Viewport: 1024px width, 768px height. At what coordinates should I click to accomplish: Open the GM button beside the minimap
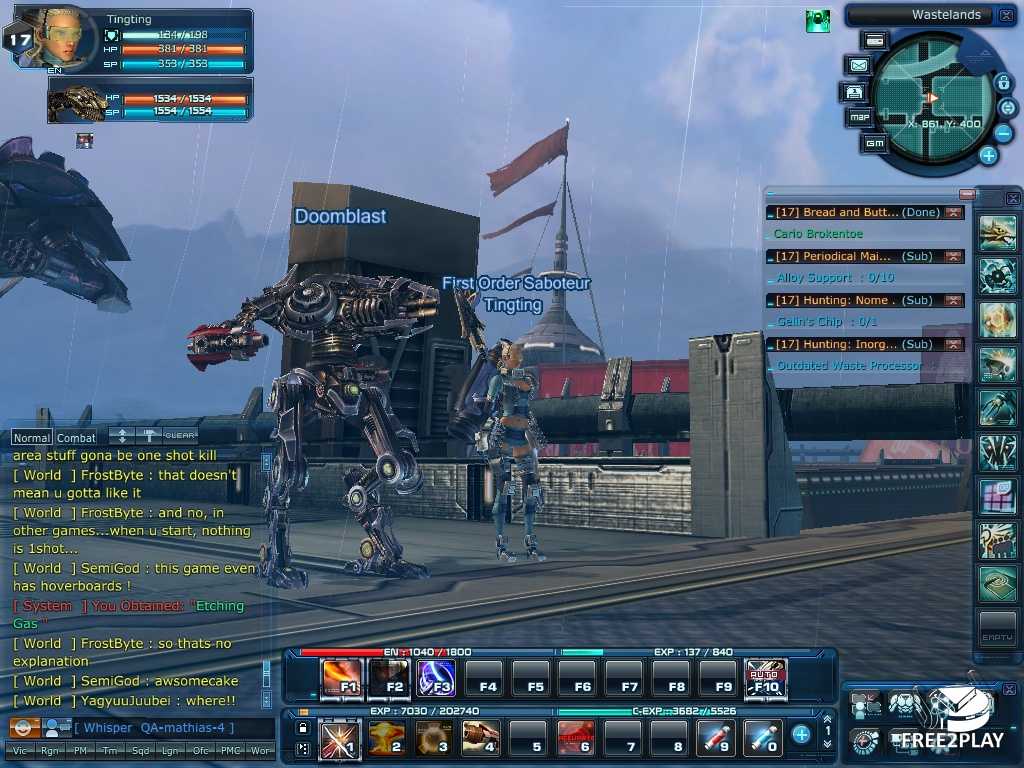875,143
